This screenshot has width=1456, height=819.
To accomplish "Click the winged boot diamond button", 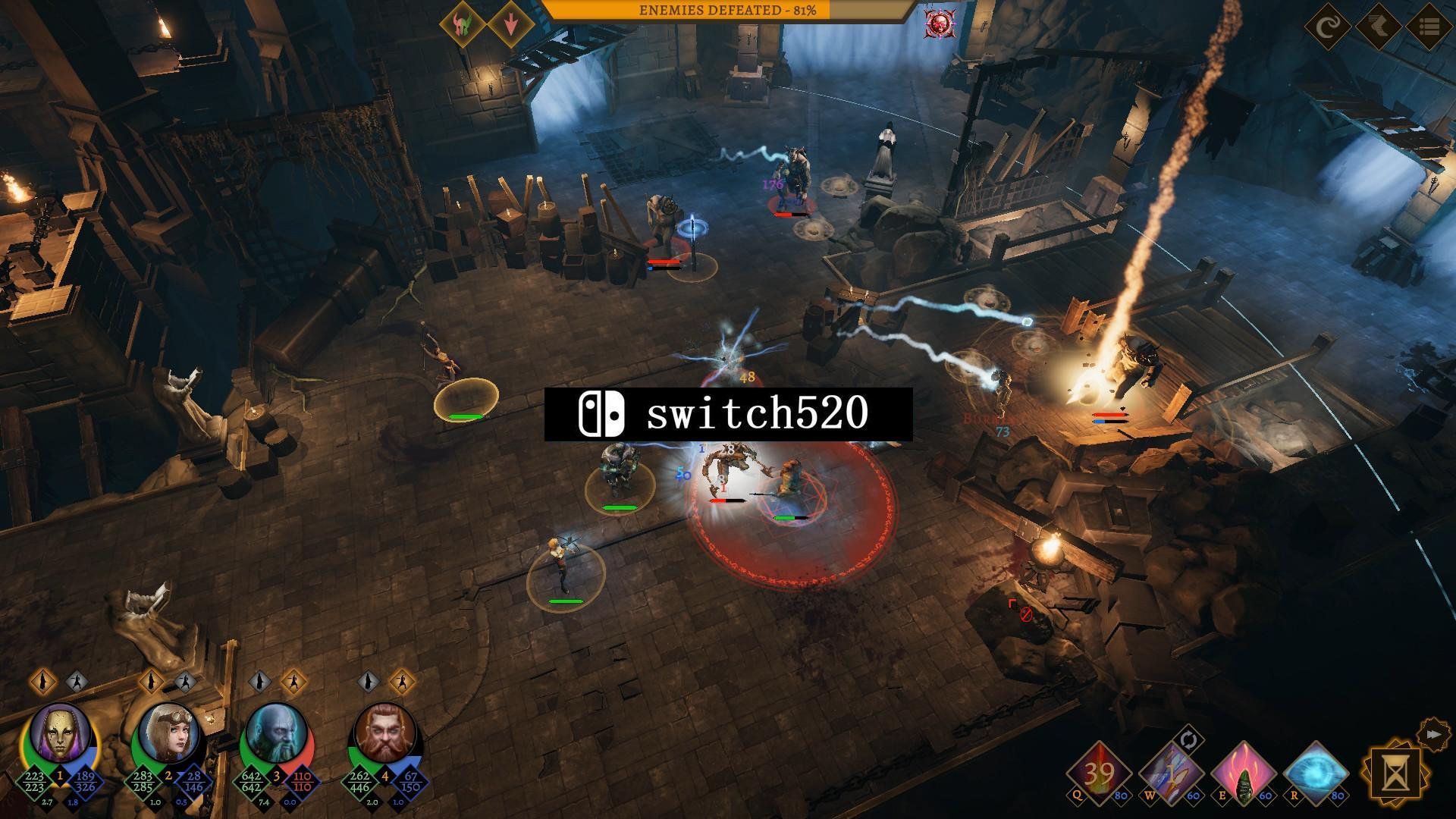I will click(x=1379, y=28).
